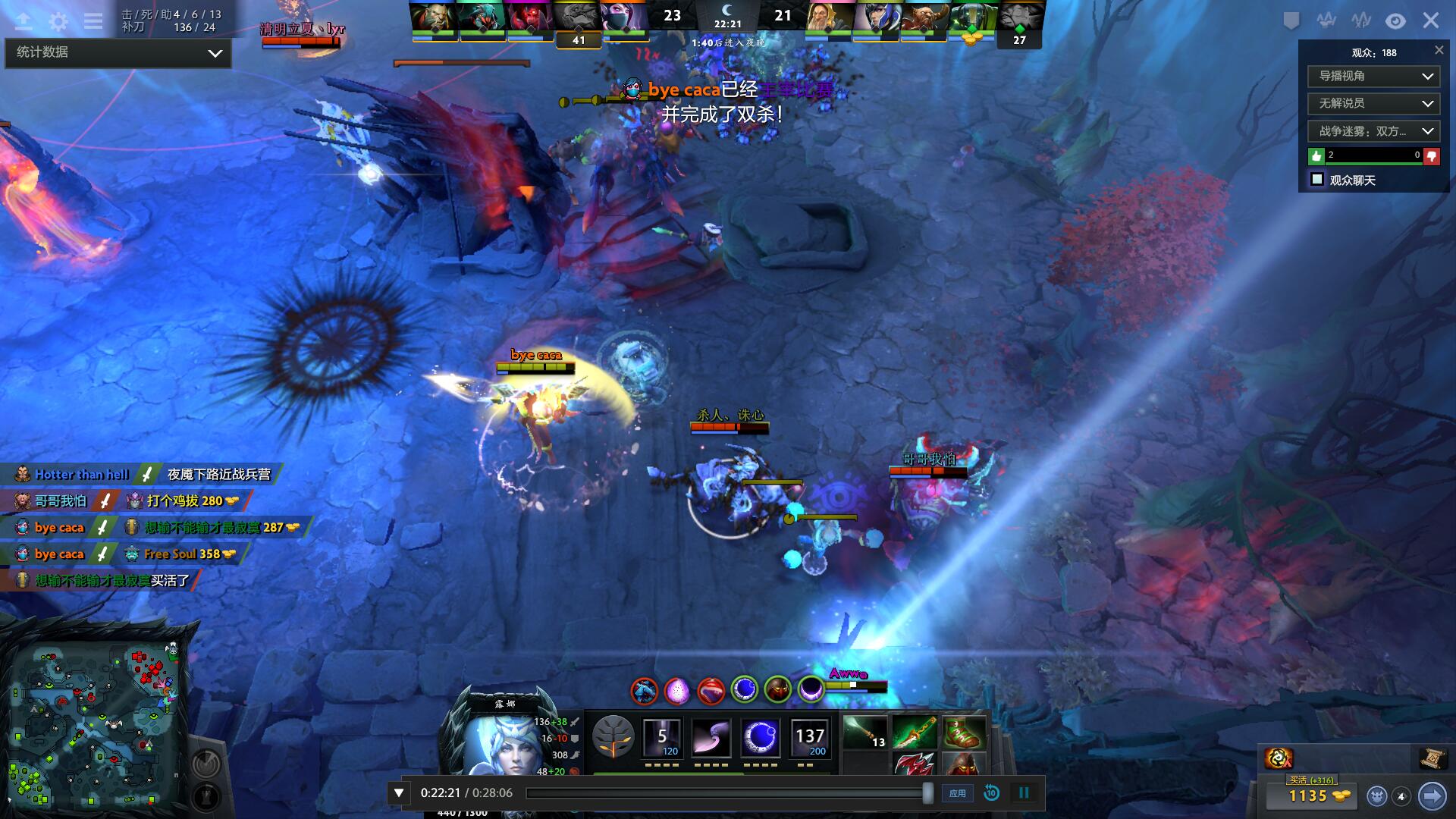Open the 导播视角 camera view dropdown
Image resolution: width=1456 pixels, height=819 pixels.
1373,77
